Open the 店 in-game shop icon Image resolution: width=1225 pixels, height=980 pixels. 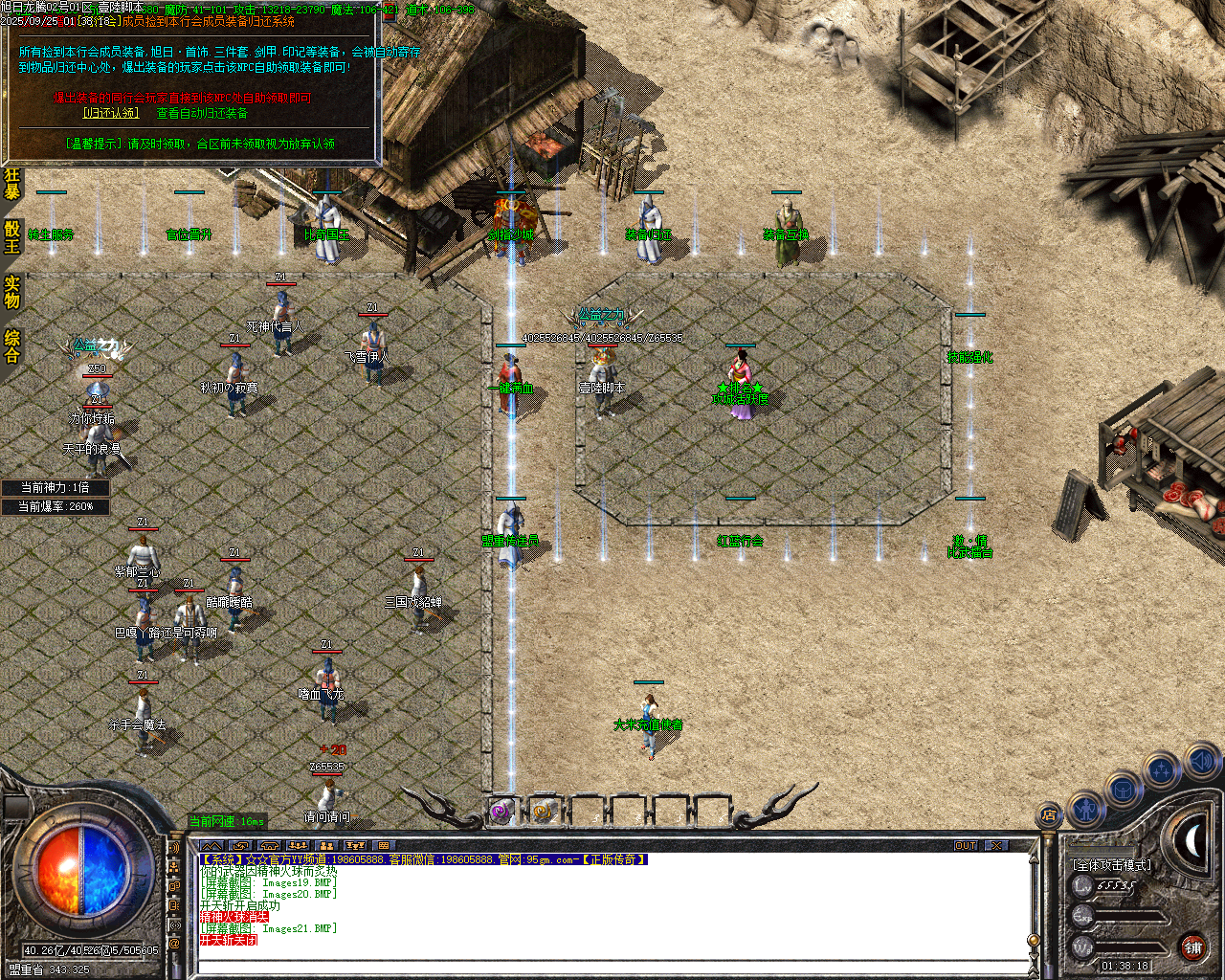point(1050,814)
